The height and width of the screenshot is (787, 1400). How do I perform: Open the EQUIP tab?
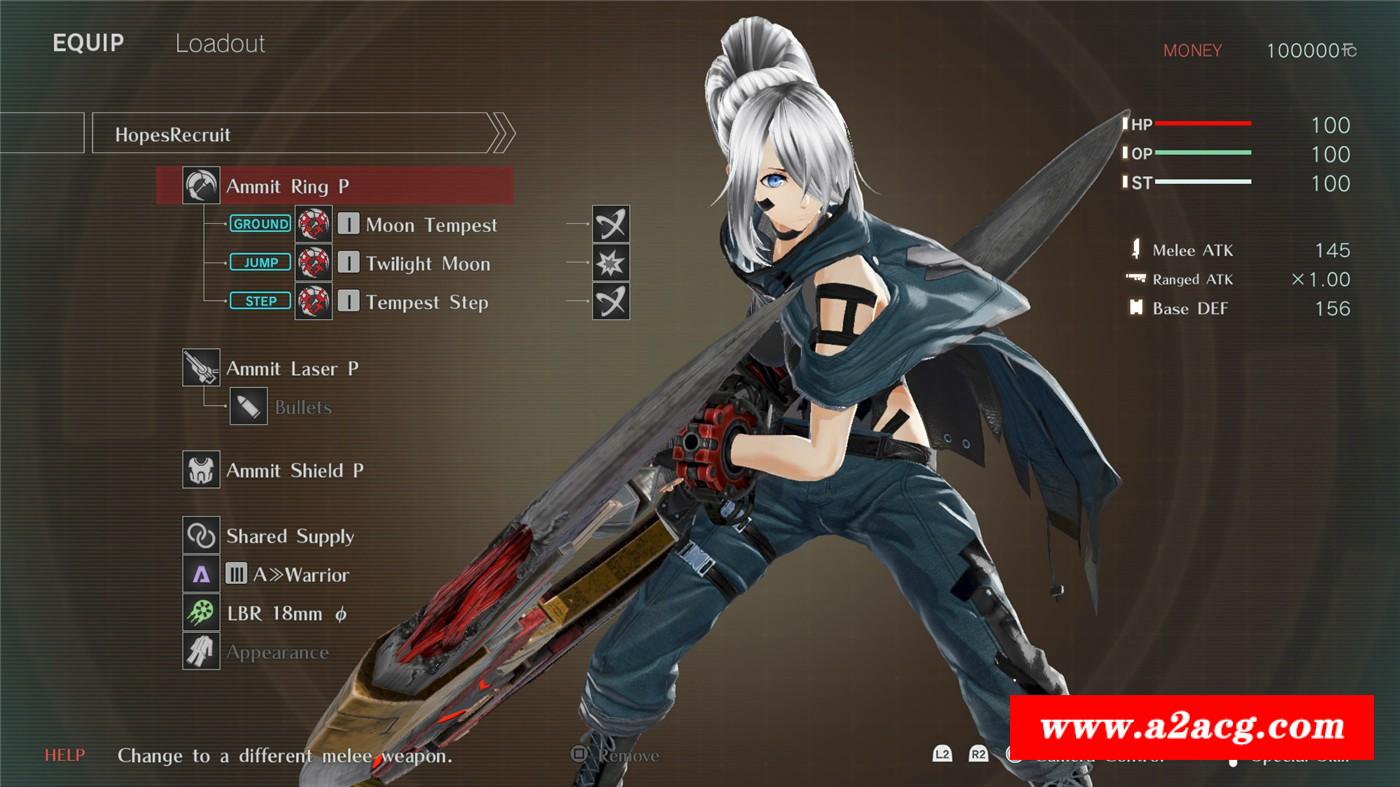click(88, 44)
